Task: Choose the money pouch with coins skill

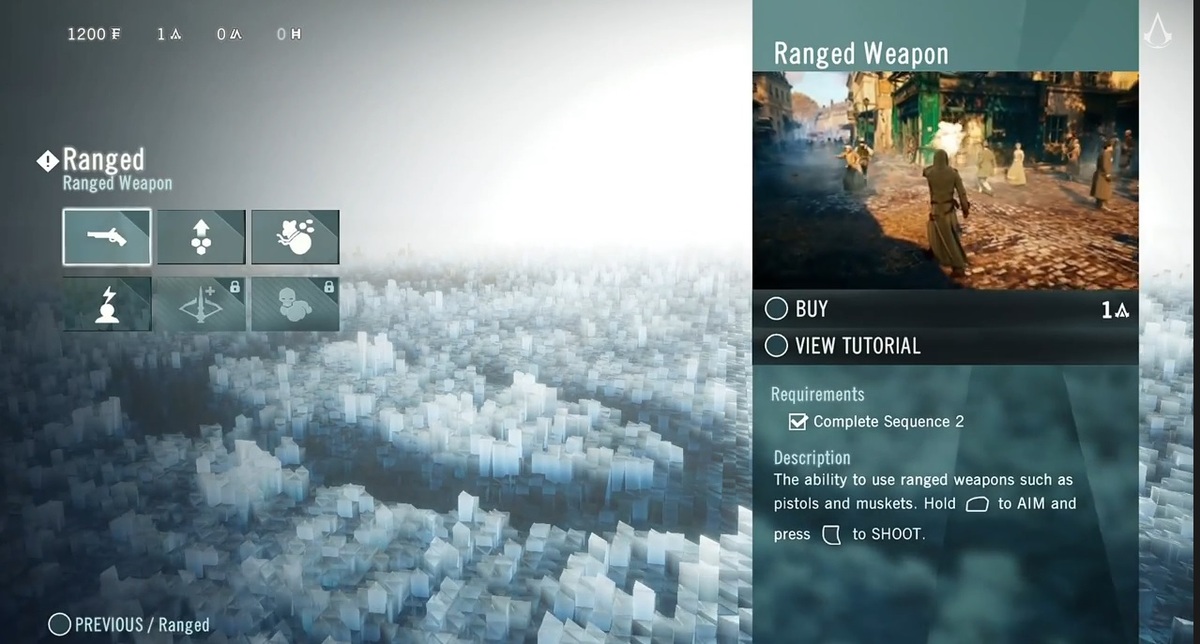Action: coord(295,237)
